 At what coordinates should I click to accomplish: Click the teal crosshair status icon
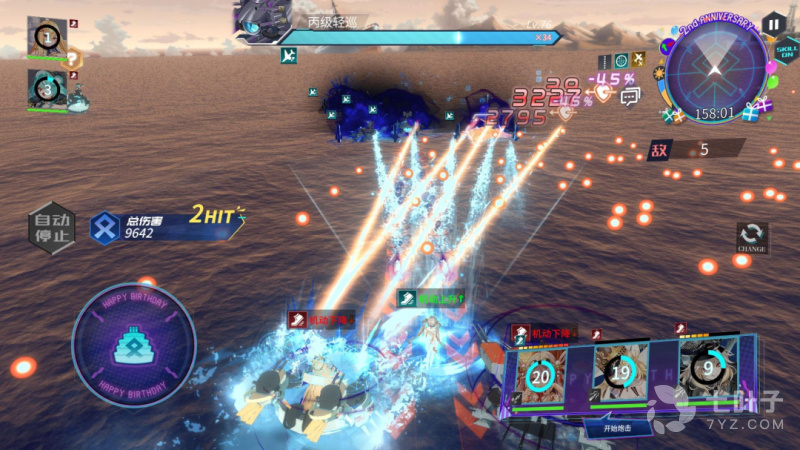620,61
